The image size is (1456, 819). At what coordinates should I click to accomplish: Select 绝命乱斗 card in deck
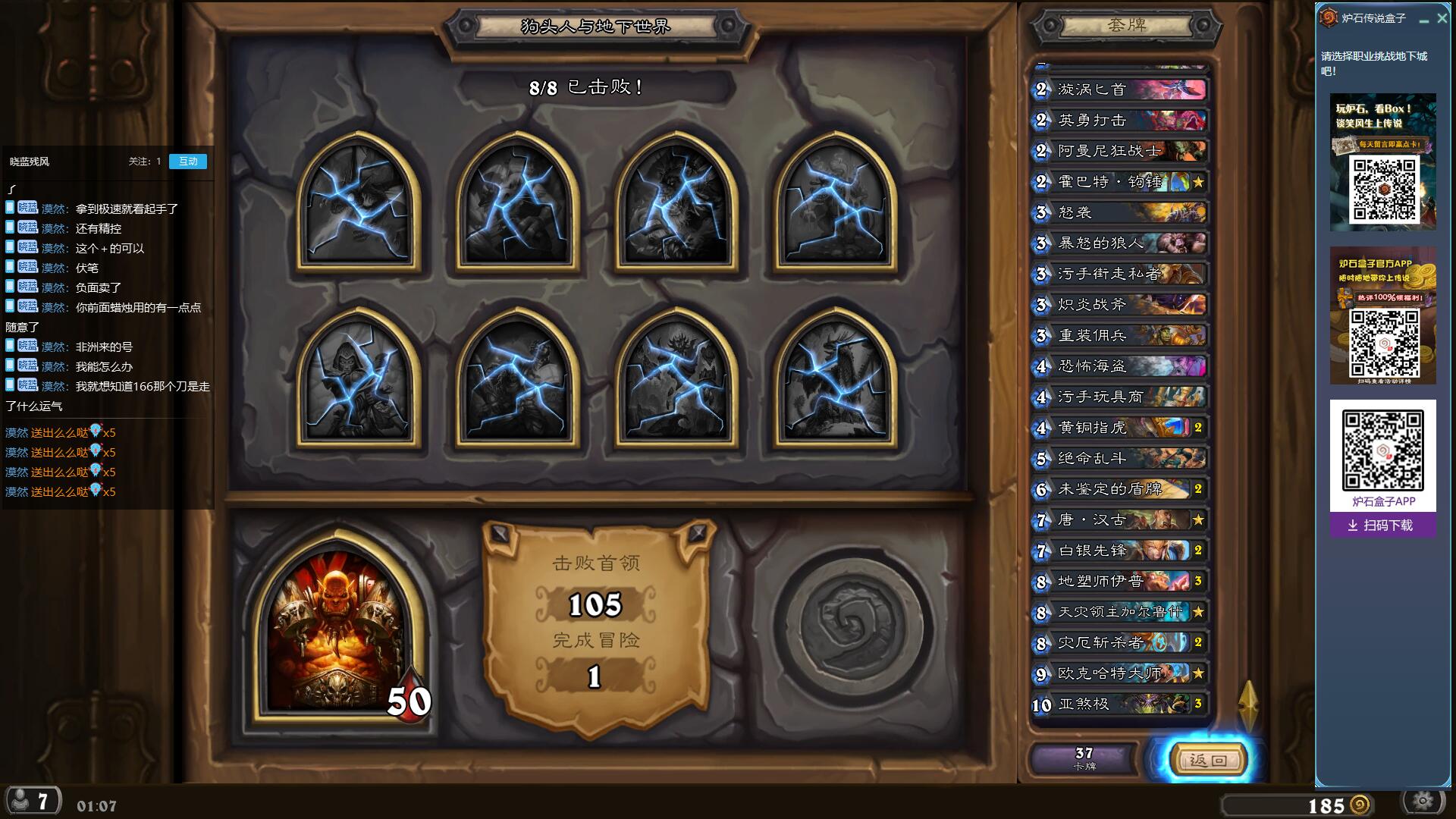[1120, 458]
